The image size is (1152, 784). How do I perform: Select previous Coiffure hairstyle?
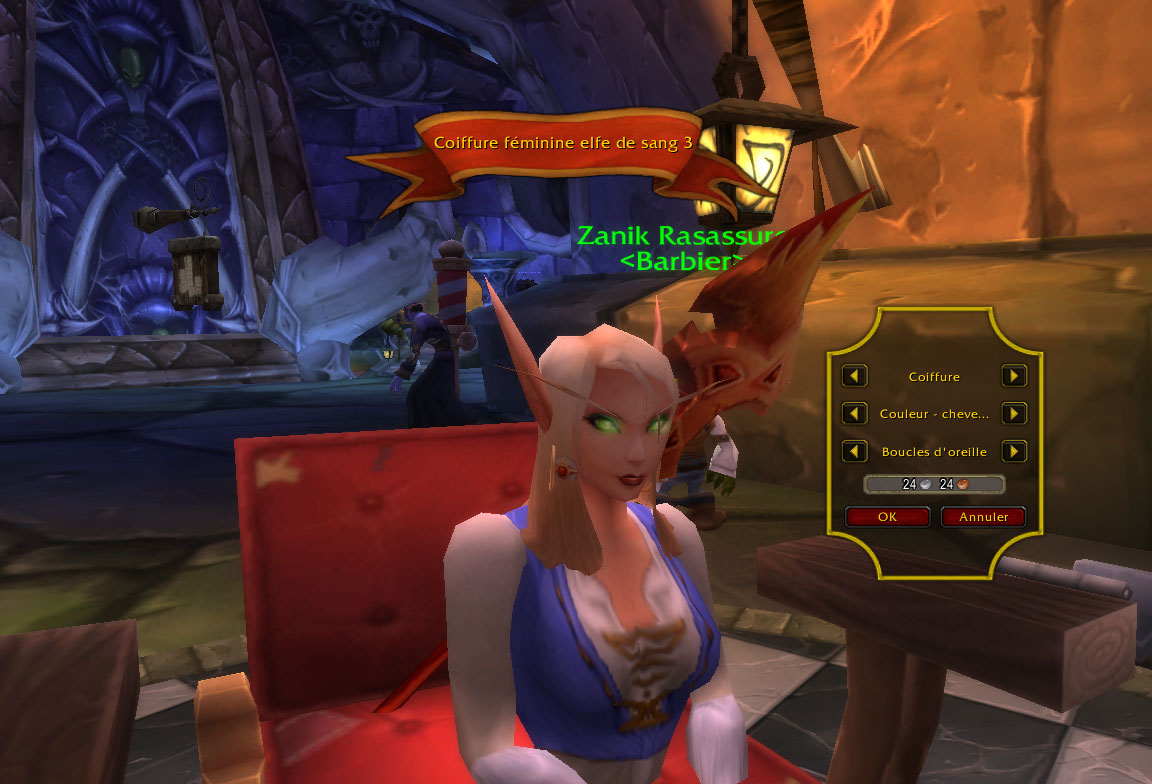pos(854,376)
